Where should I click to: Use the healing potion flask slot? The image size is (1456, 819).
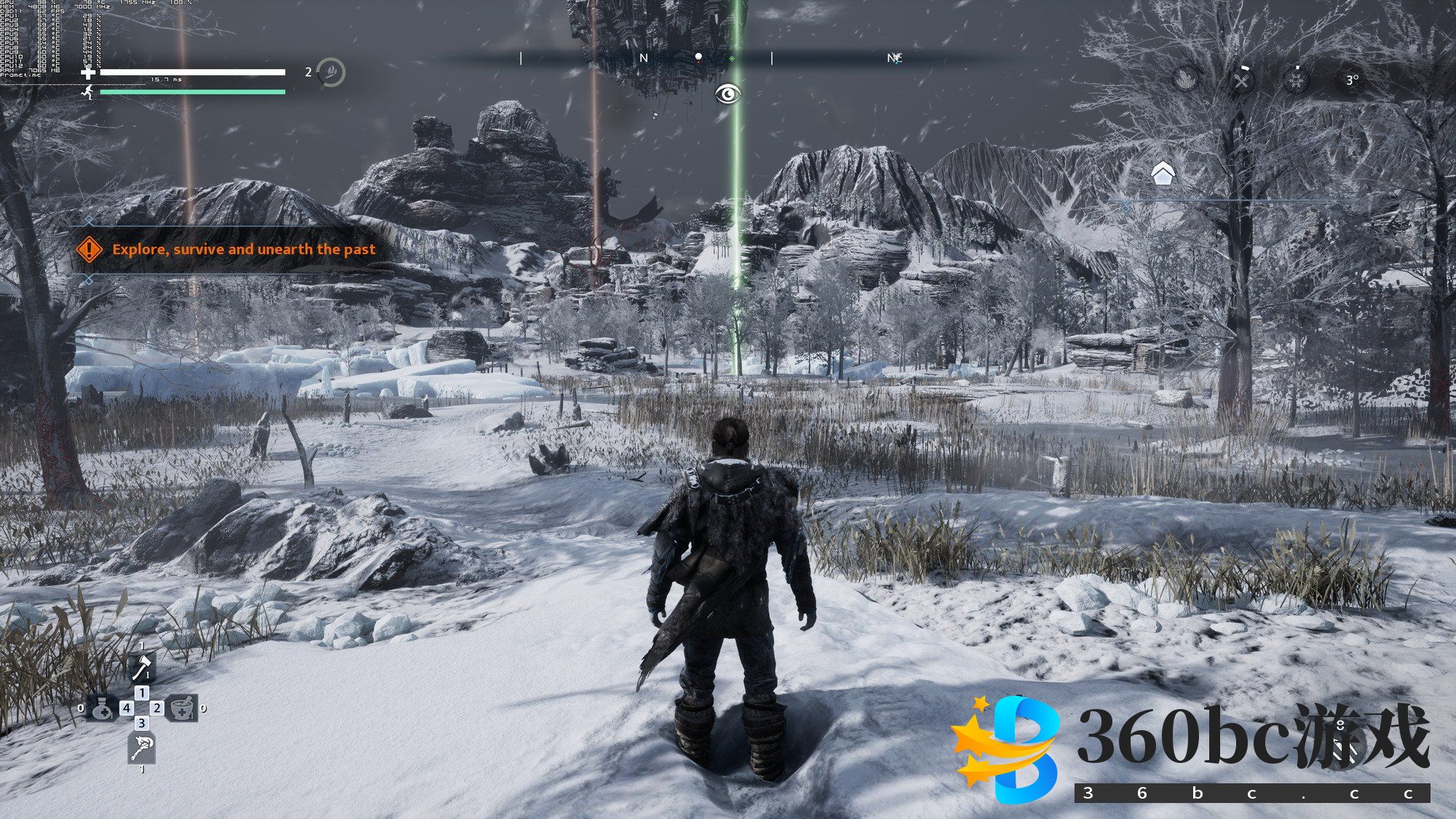tap(102, 708)
